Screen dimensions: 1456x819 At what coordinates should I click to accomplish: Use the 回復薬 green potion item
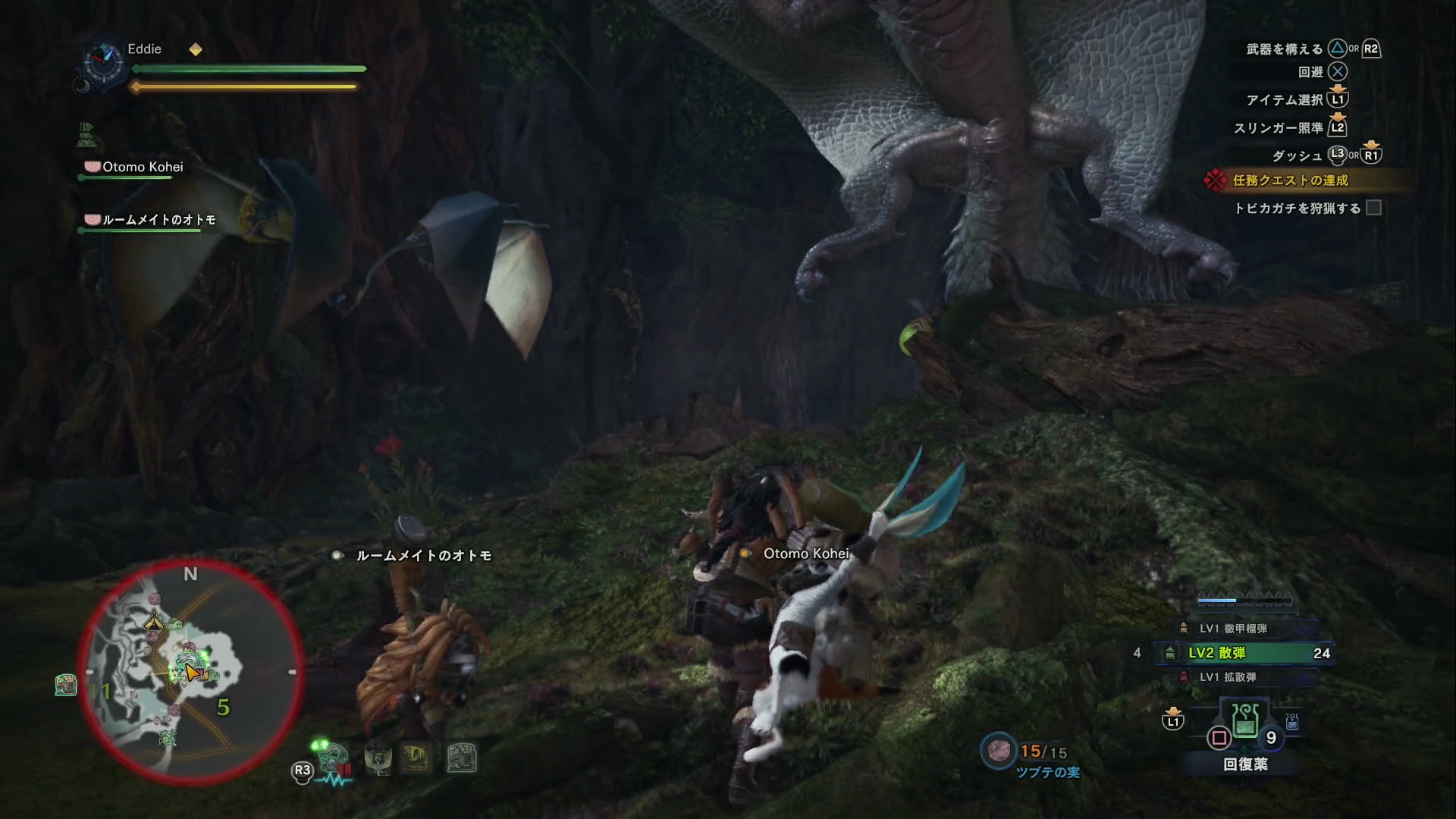[x=1245, y=721]
